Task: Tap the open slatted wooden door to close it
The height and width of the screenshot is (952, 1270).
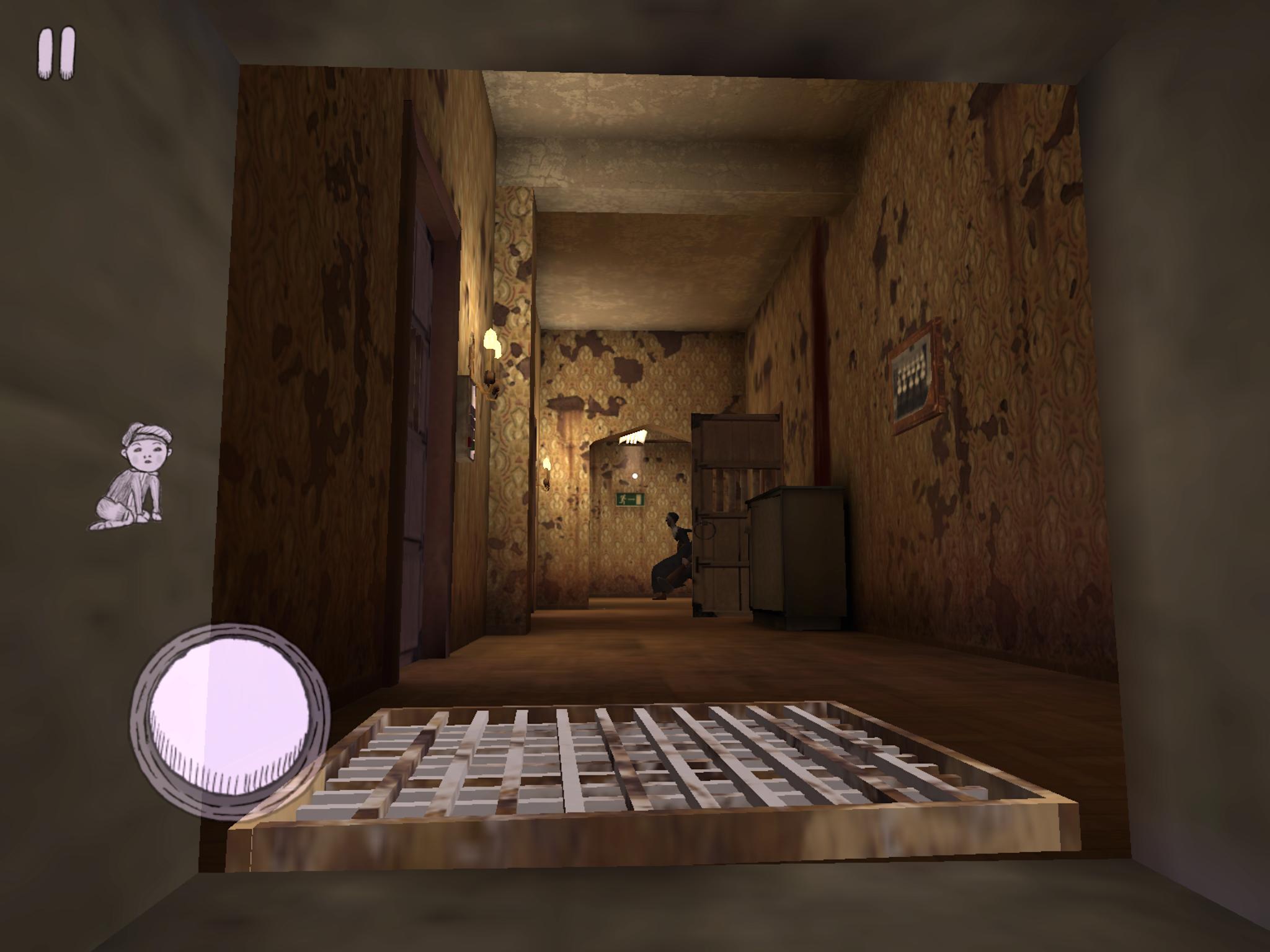Action: (x=738, y=514)
